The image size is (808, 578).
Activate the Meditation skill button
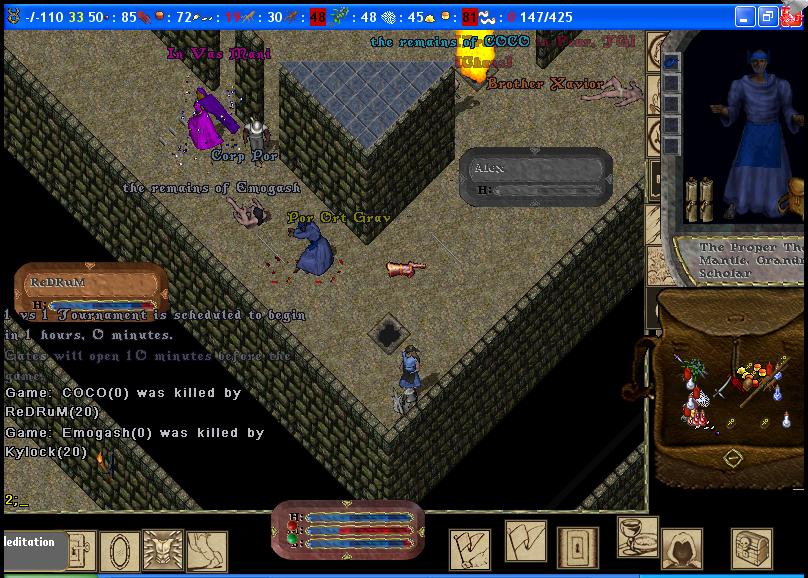[x=35, y=545]
